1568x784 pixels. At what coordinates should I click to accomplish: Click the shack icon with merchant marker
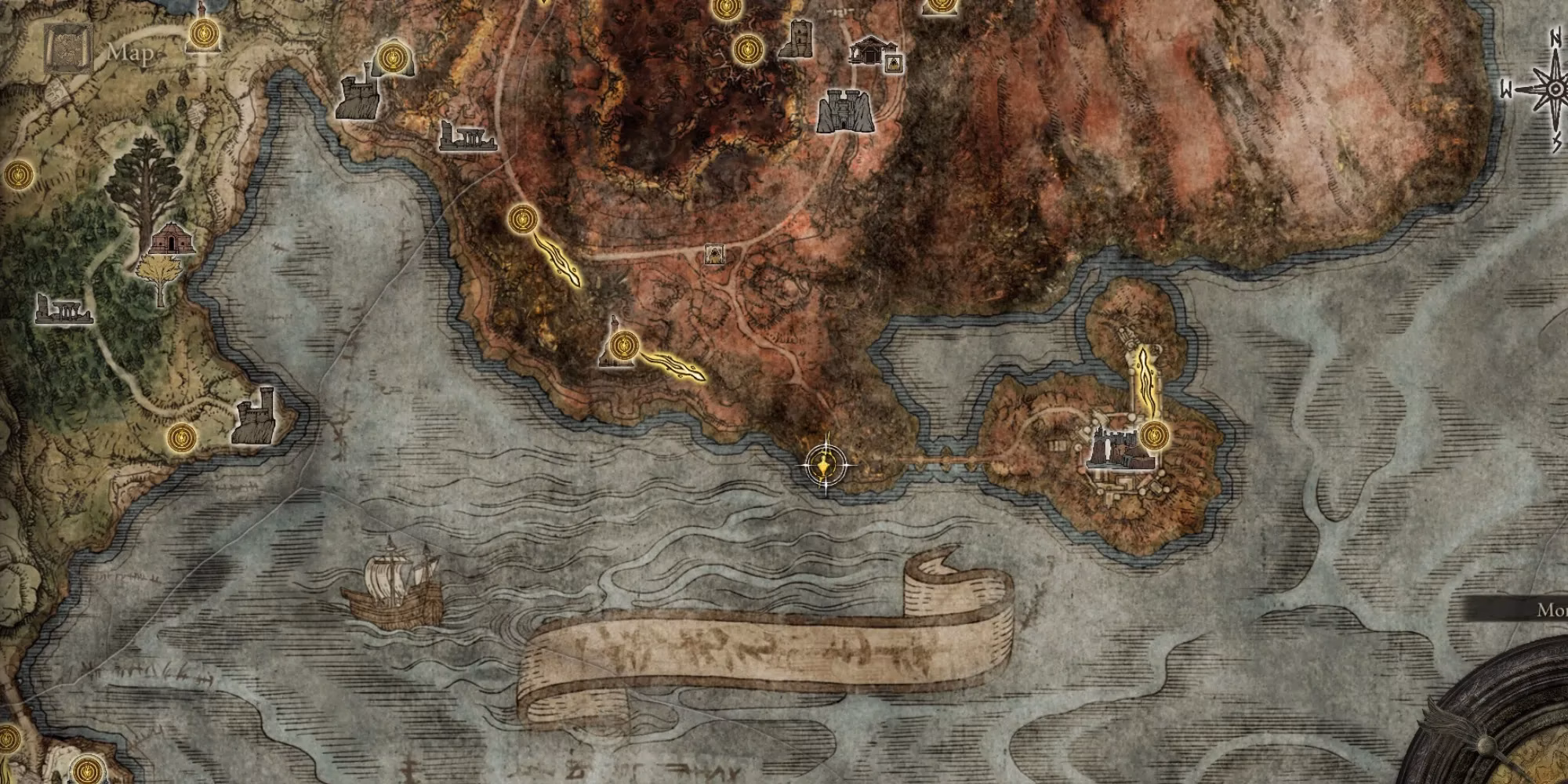(873, 53)
